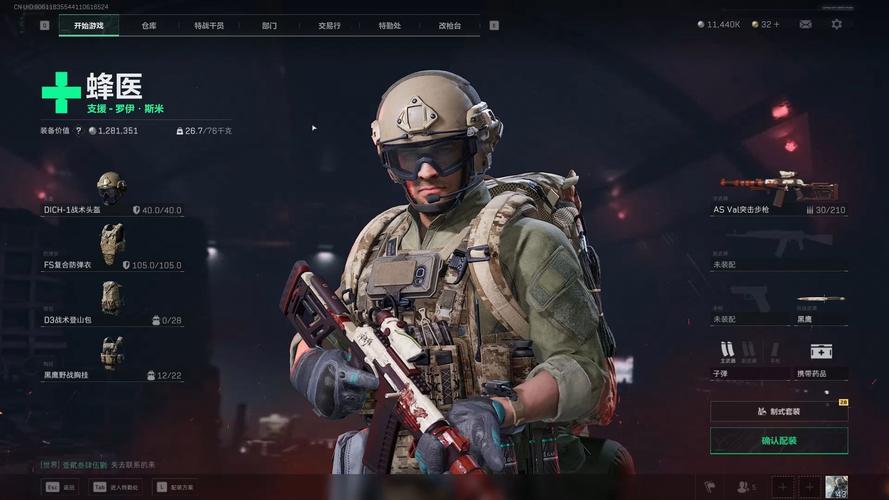Choose the 黑鹰 knife slot
The image size is (889, 500).
821,306
